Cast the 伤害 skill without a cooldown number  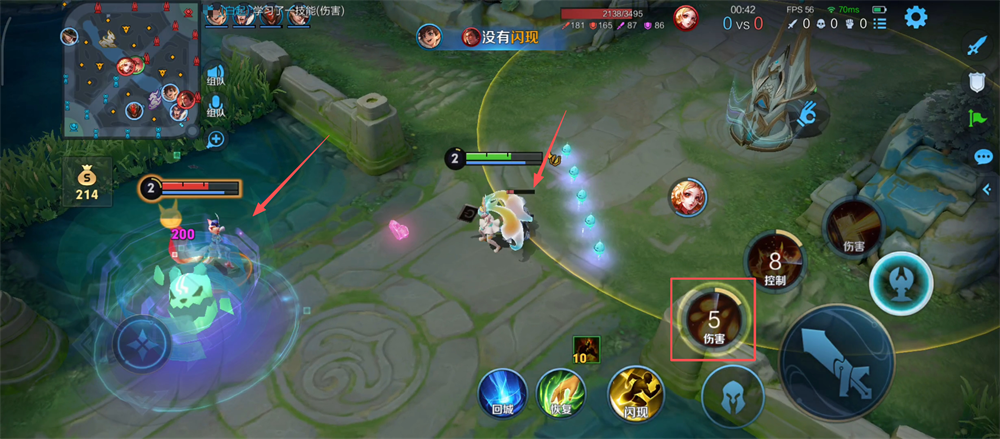[852, 228]
